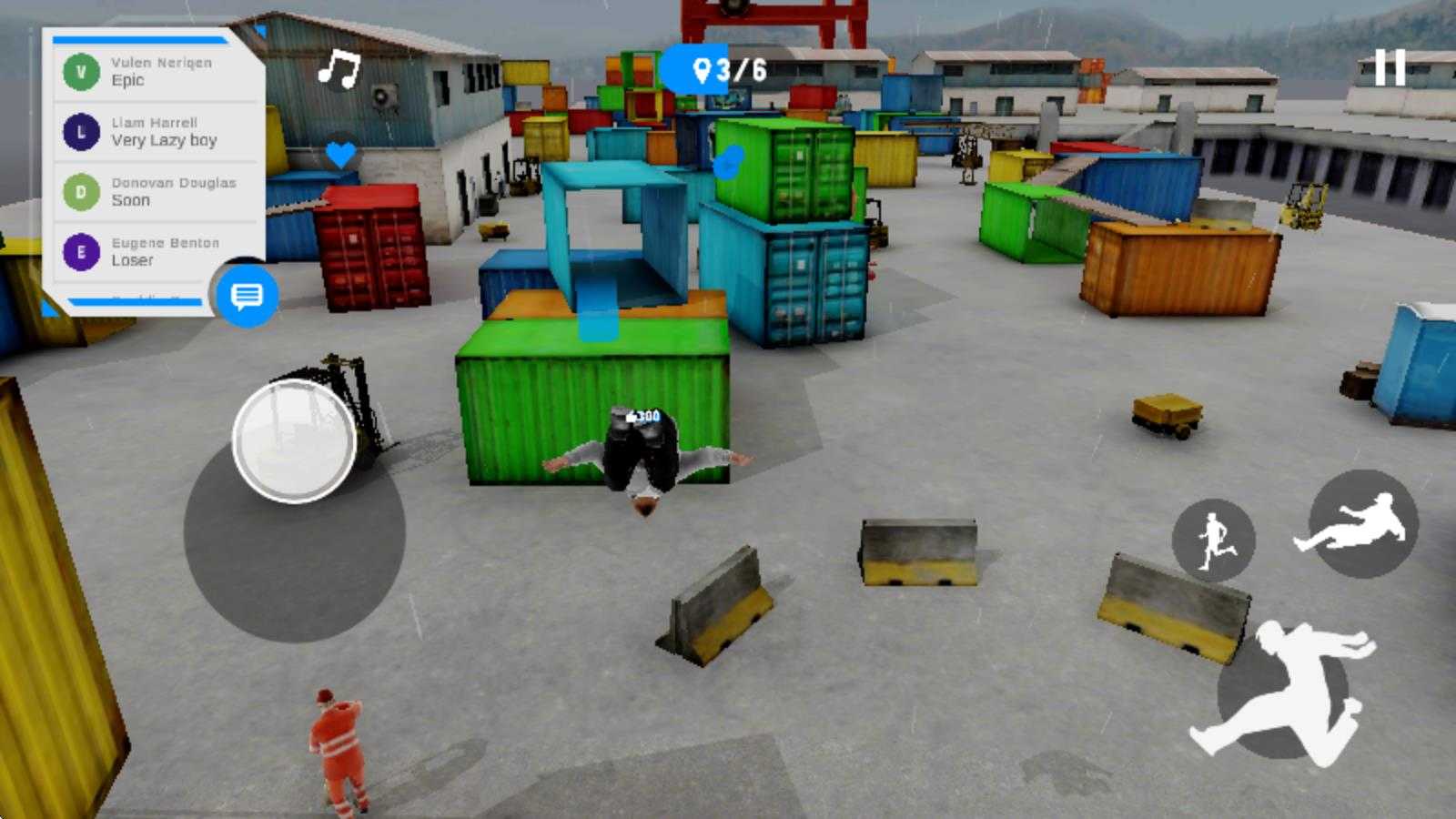The height and width of the screenshot is (819, 1456).
Task: Activate the large jump action button
Action: click(x=1283, y=692)
